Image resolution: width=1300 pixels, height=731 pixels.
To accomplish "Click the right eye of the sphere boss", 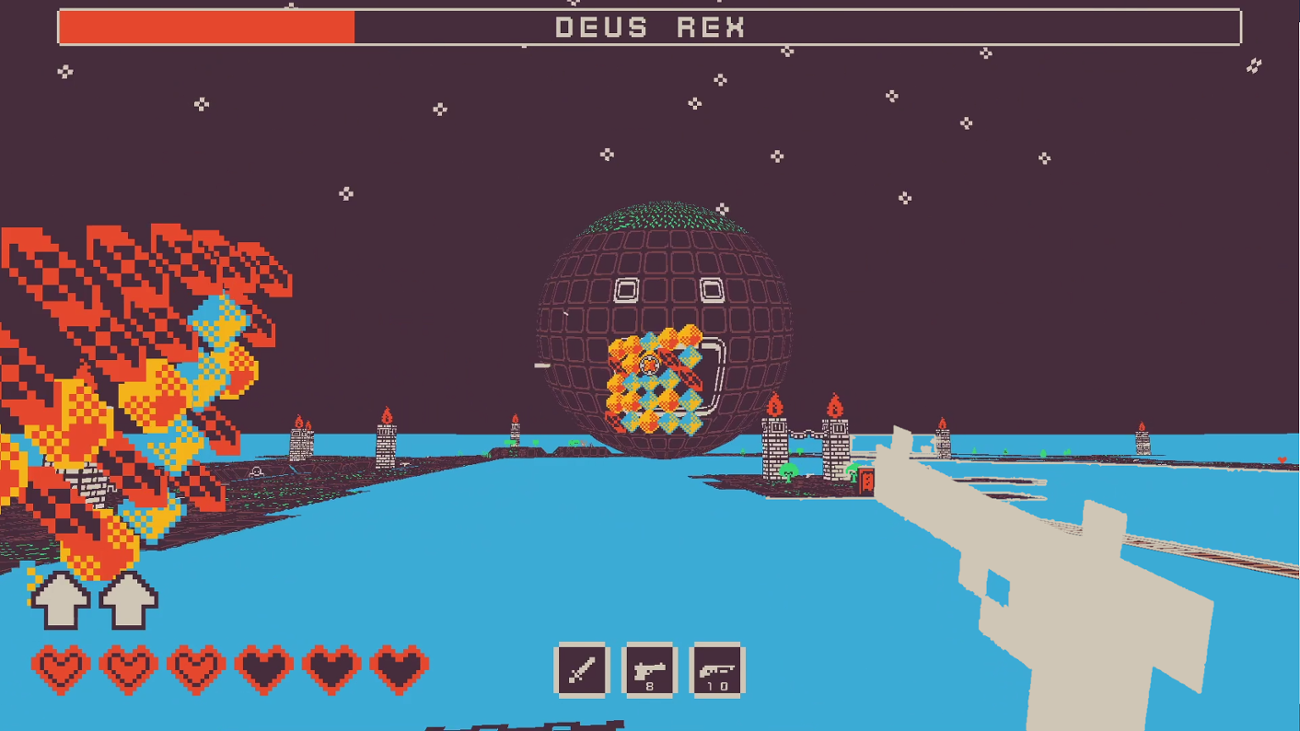I will (x=710, y=289).
